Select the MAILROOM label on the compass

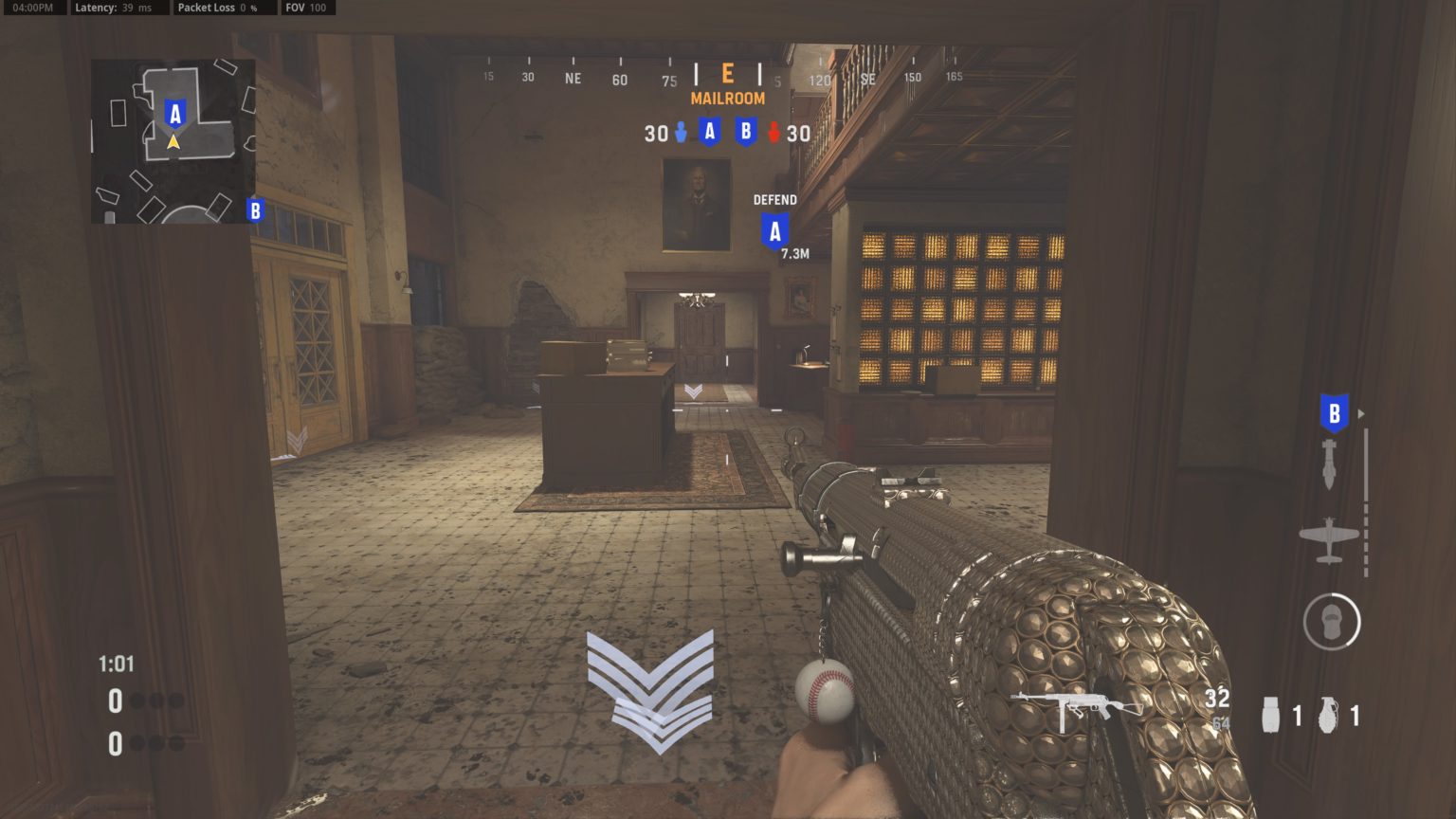tap(727, 97)
